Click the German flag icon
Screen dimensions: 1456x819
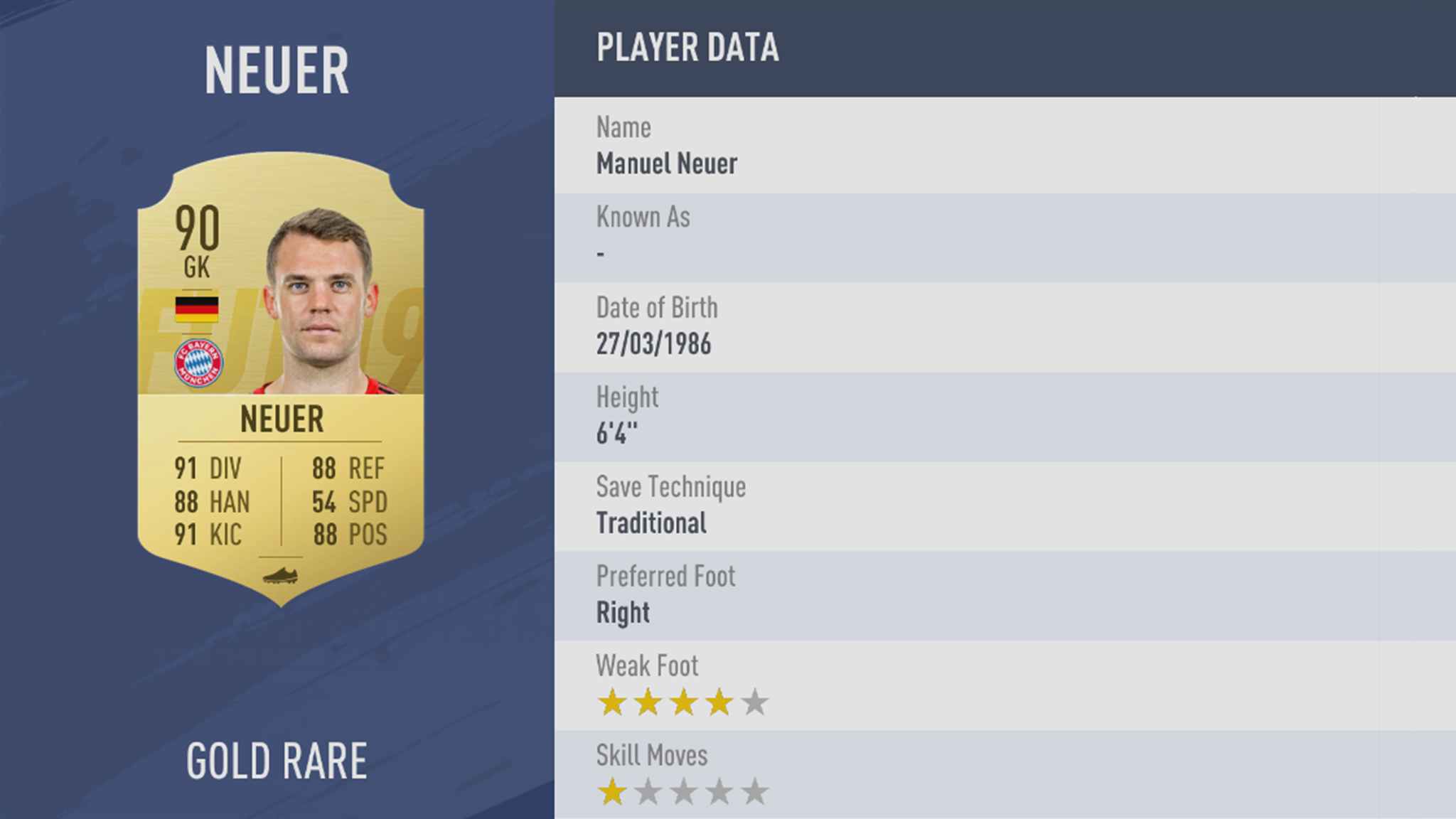[x=198, y=309]
